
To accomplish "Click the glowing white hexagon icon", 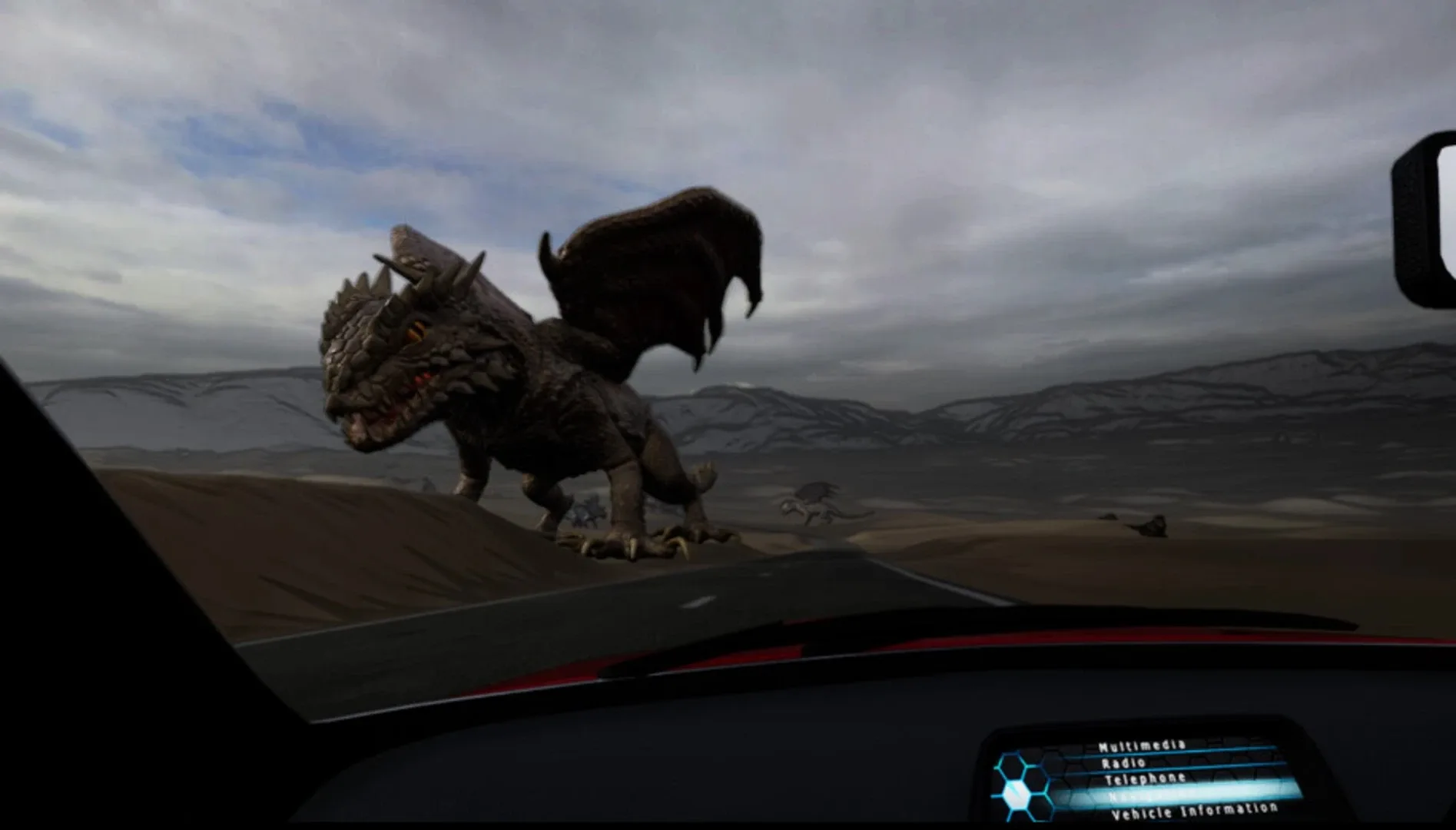I will (1016, 794).
